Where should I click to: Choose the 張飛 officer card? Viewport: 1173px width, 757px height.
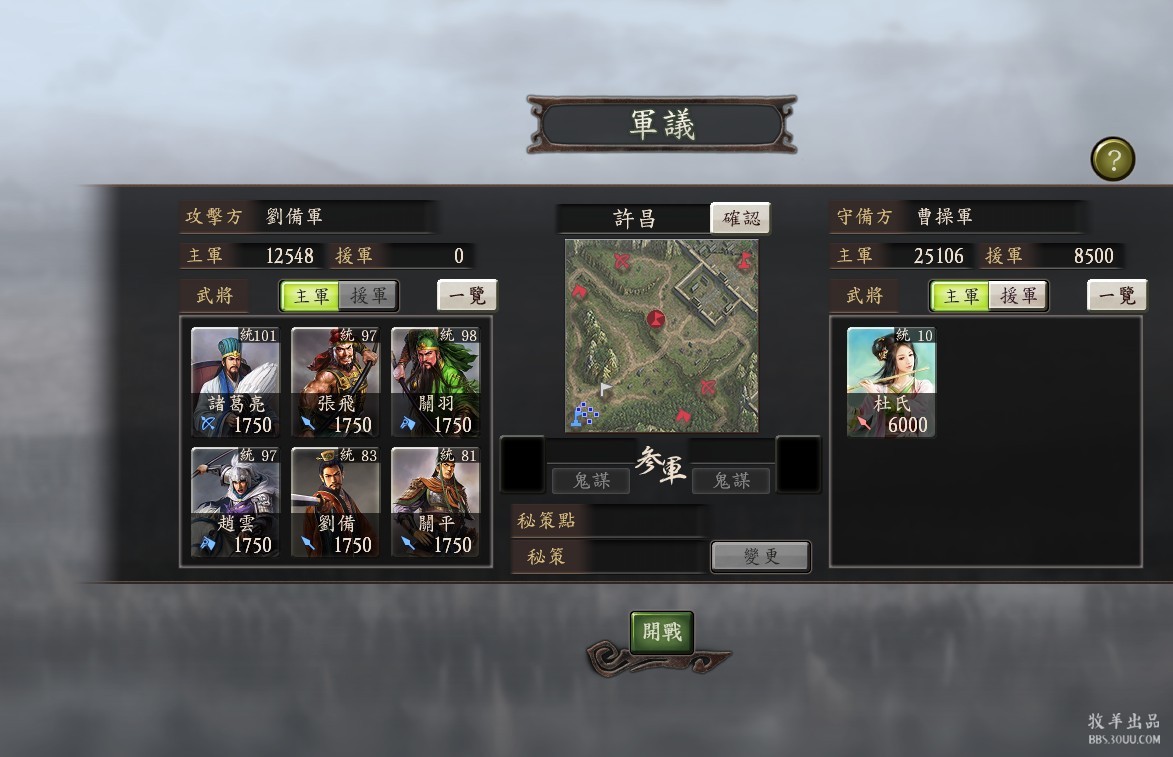(x=336, y=382)
